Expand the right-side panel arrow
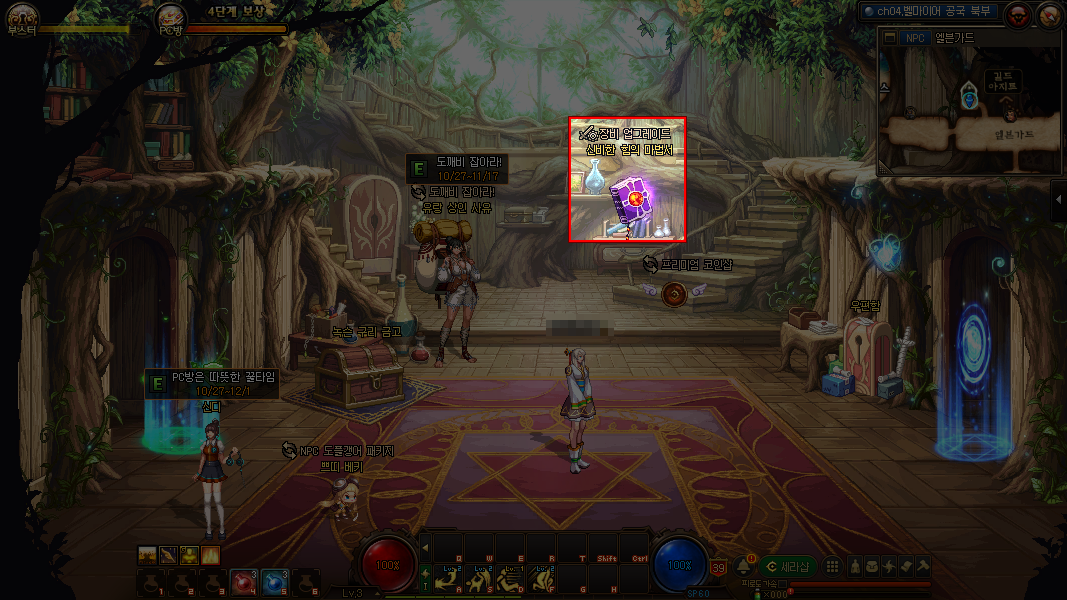Viewport: 1067px width, 600px height. point(1058,200)
